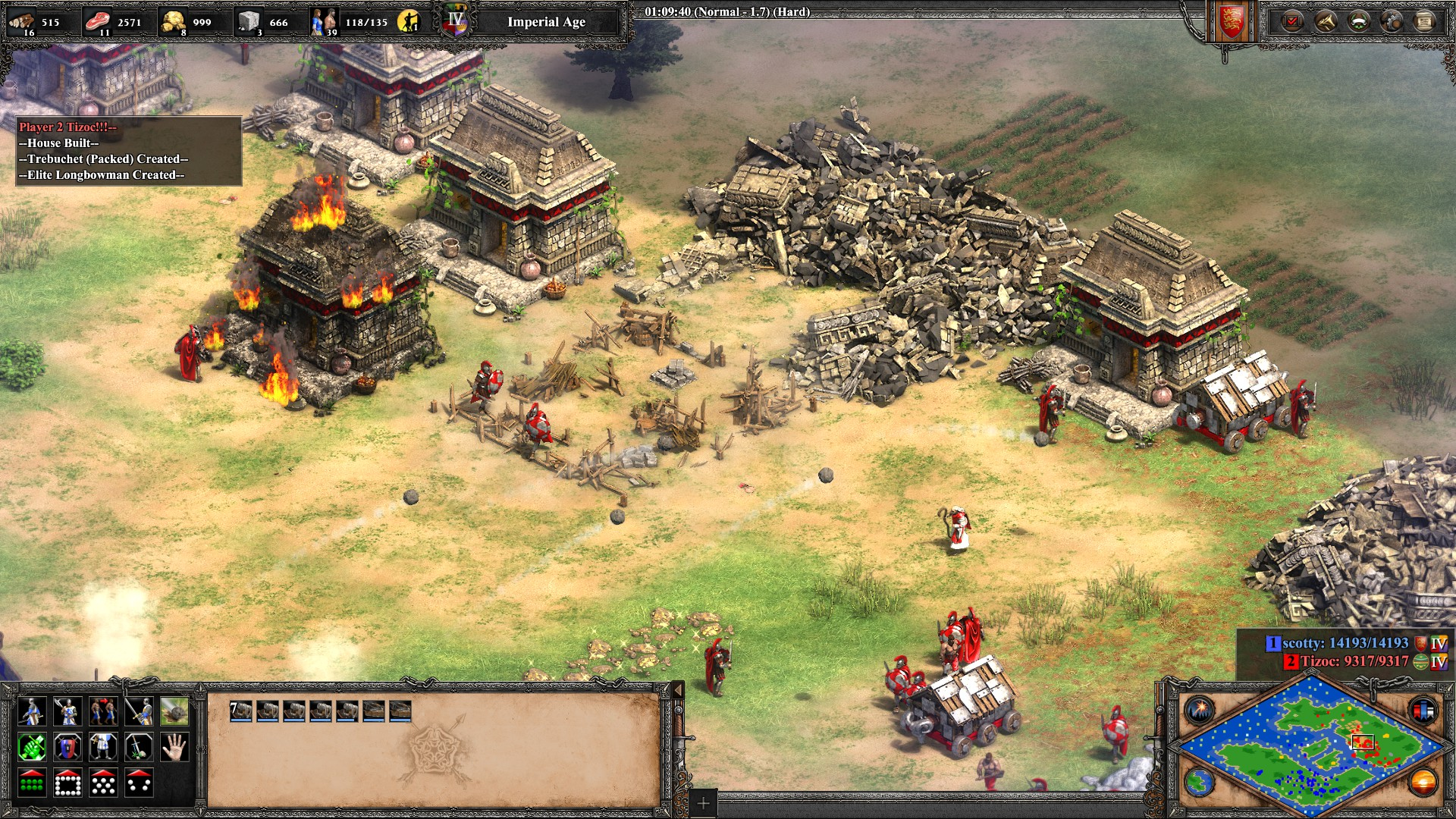Open the tech tree scroll button

[1424, 21]
